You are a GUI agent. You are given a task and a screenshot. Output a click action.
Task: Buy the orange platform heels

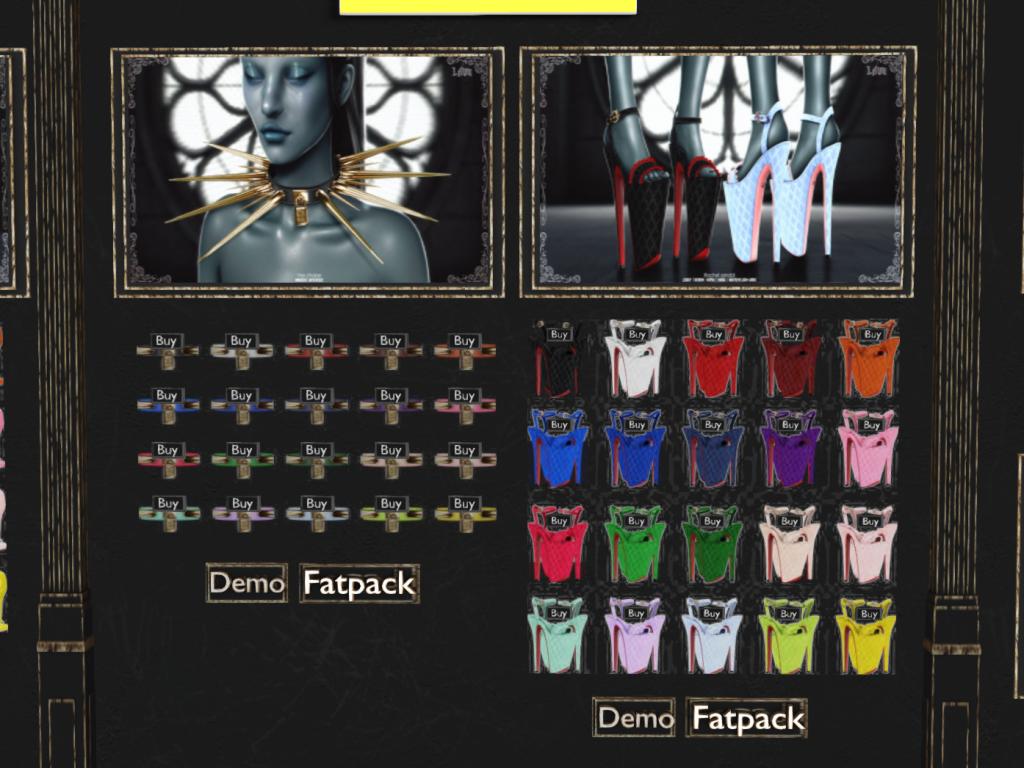(872, 335)
